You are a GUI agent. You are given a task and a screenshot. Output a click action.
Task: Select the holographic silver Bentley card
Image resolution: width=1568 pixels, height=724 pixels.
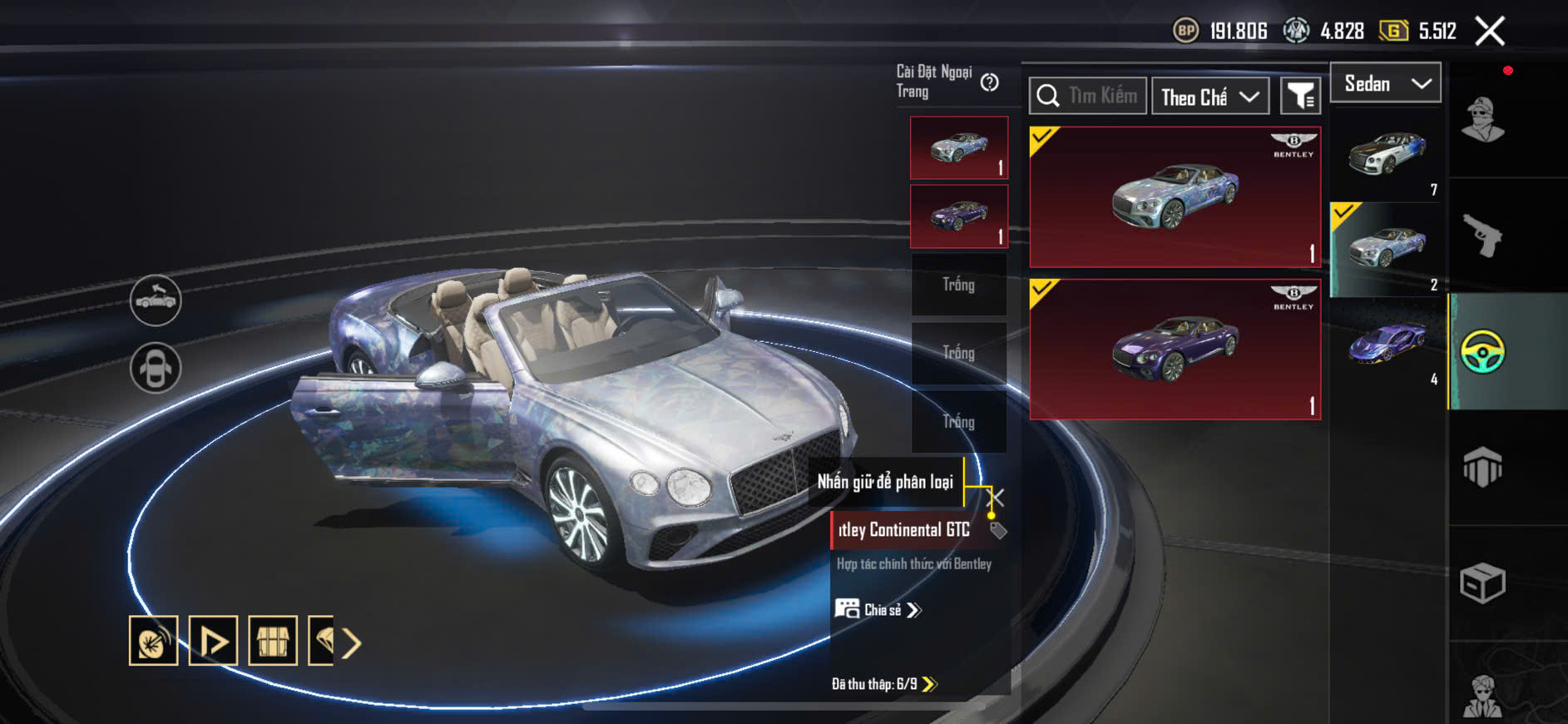[x=1175, y=197]
